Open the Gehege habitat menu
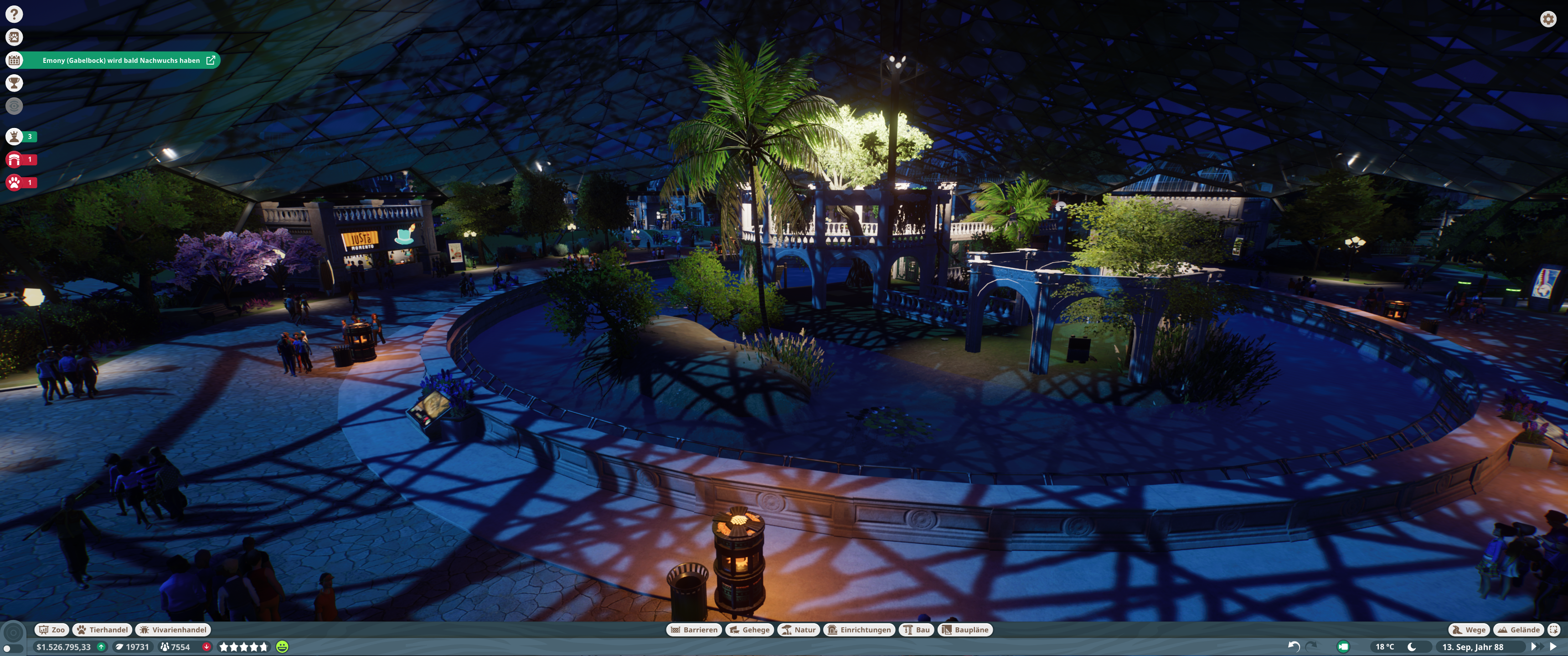This screenshot has height=656, width=1568. (749, 630)
